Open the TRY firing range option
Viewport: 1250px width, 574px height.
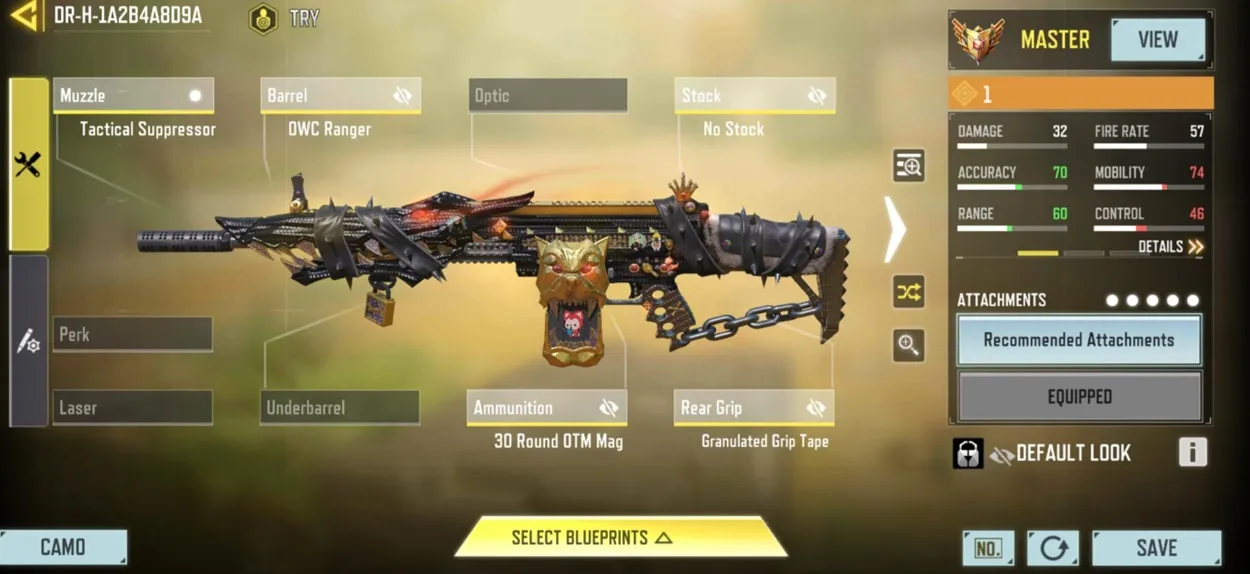tap(285, 19)
